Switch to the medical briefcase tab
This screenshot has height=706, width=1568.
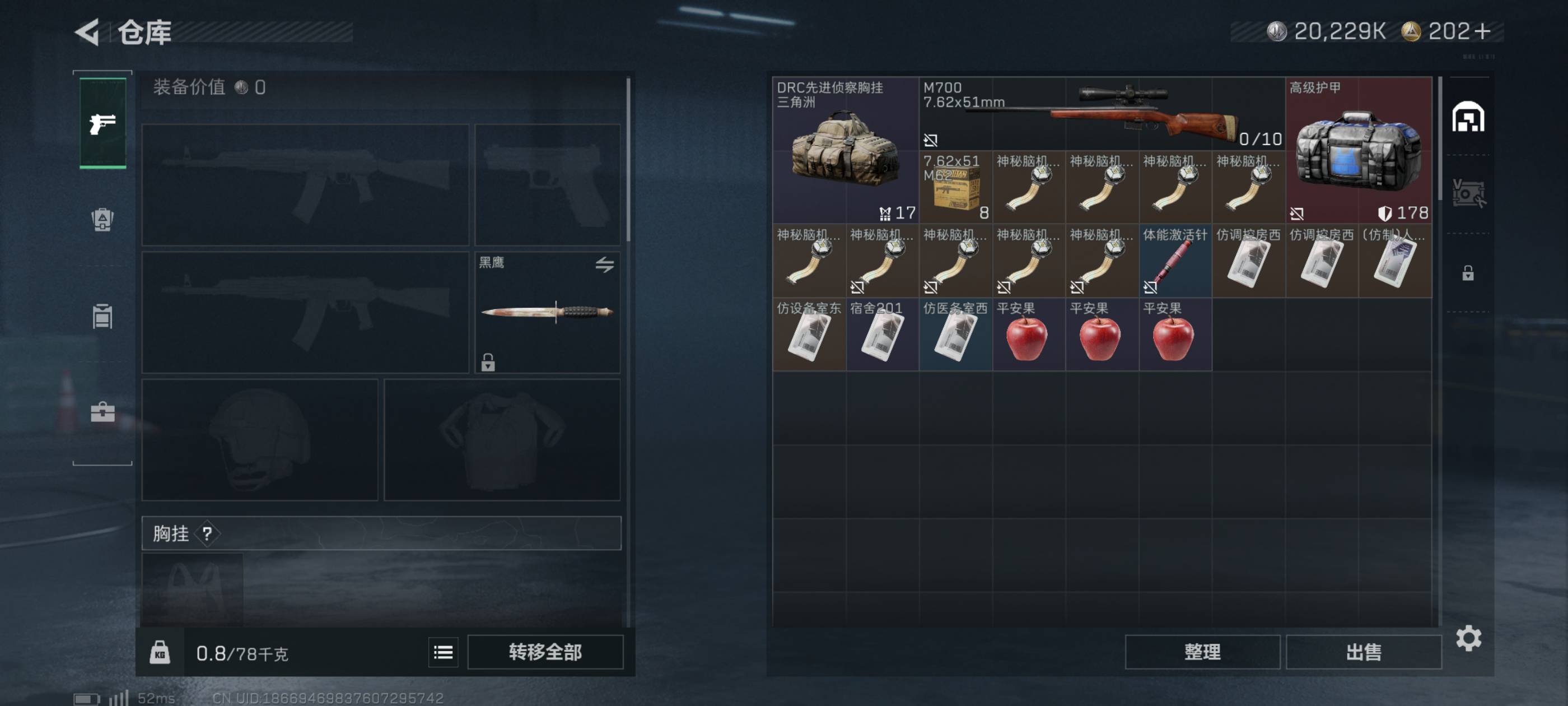(x=102, y=412)
